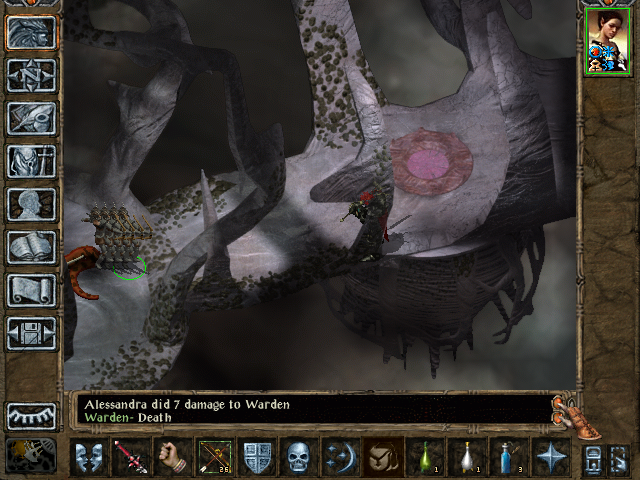Select the bare fist weapon slot
The height and width of the screenshot is (480, 640).
[x=171, y=457]
